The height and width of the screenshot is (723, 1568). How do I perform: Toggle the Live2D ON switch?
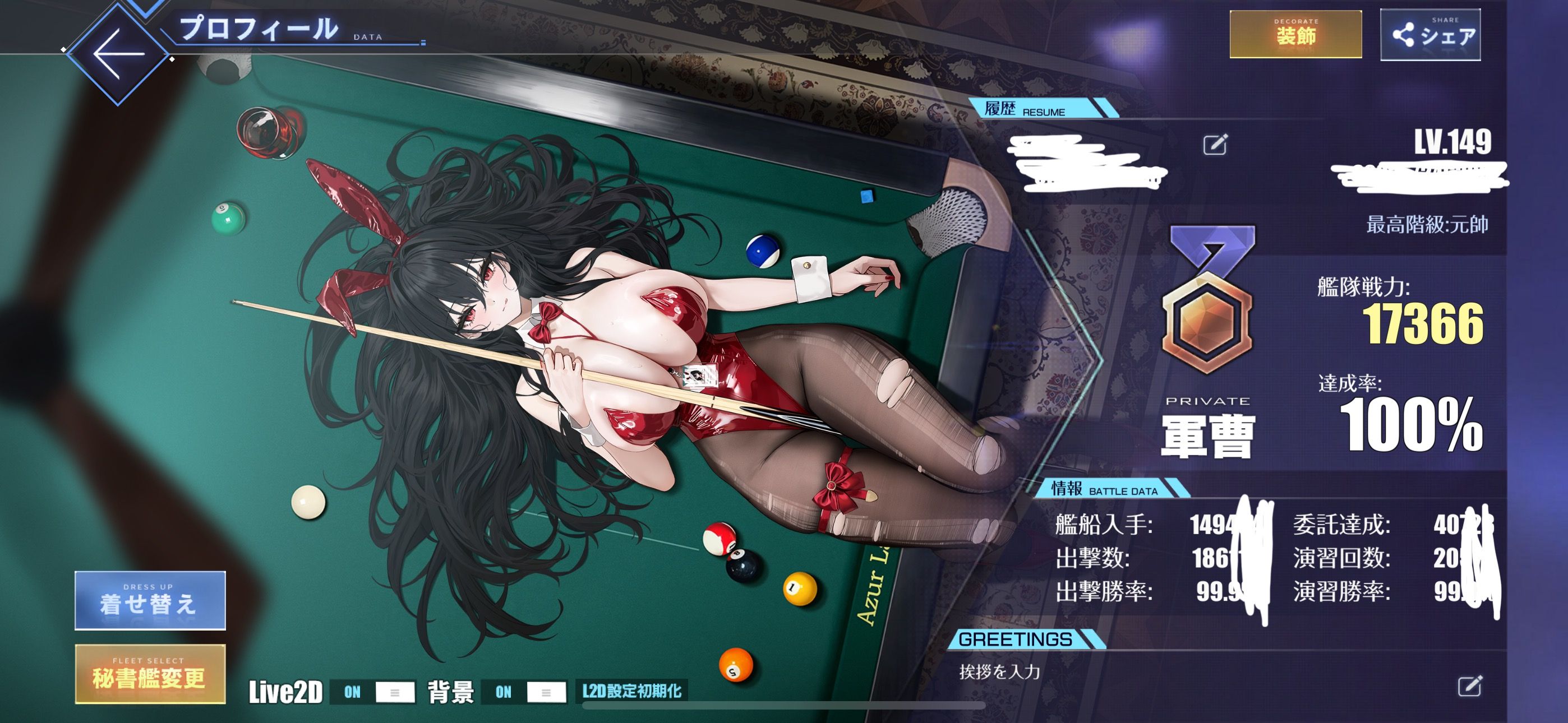[x=372, y=692]
